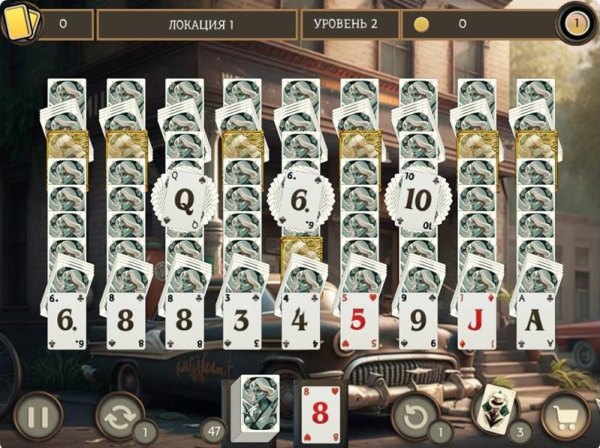Use the joker card booster
The width and height of the screenshot is (600, 448).
pos(495,409)
